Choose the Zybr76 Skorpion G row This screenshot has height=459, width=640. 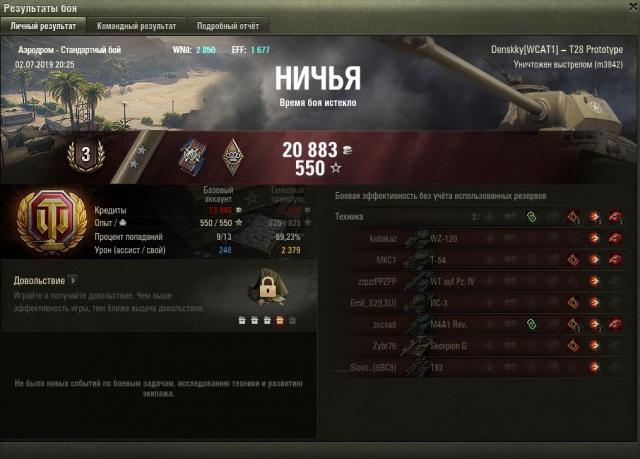[x=480, y=345]
